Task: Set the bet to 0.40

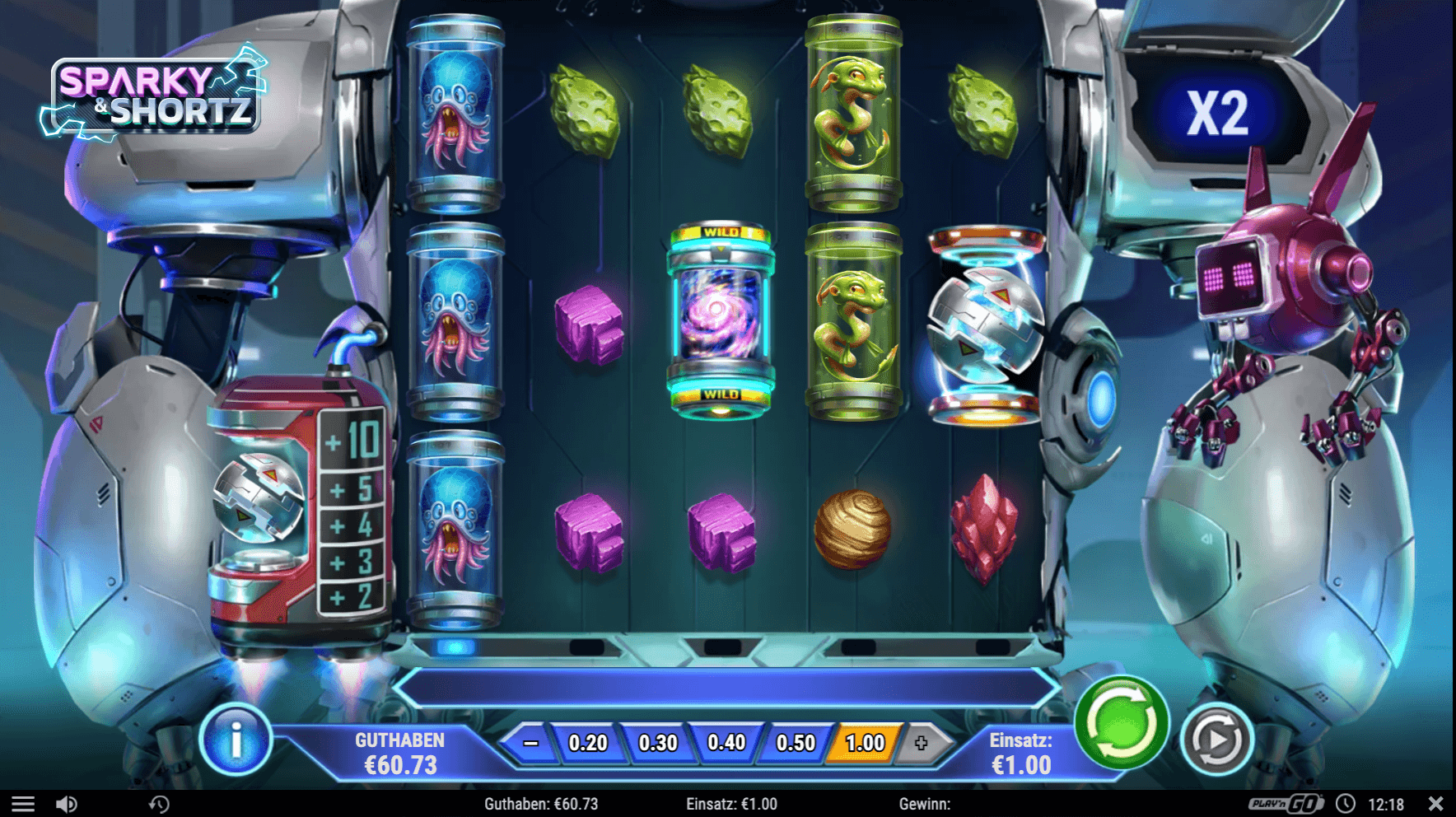Action: point(726,743)
